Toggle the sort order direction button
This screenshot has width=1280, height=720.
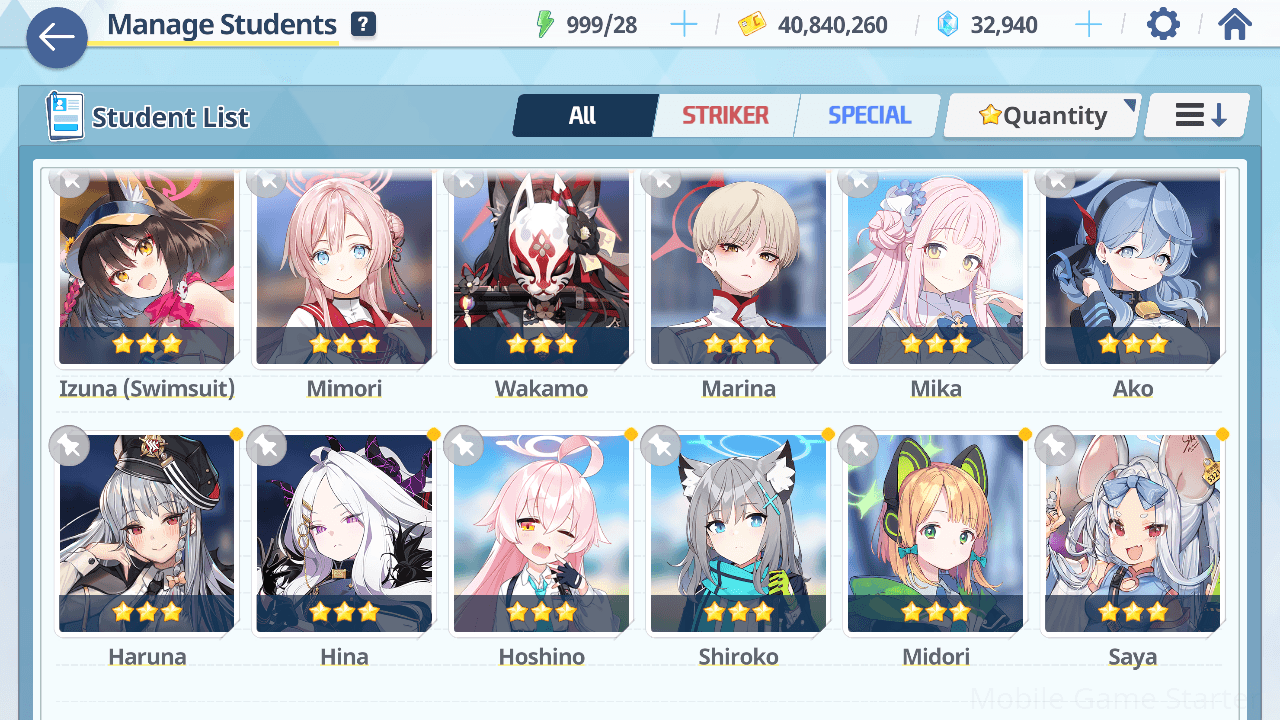tap(1198, 116)
